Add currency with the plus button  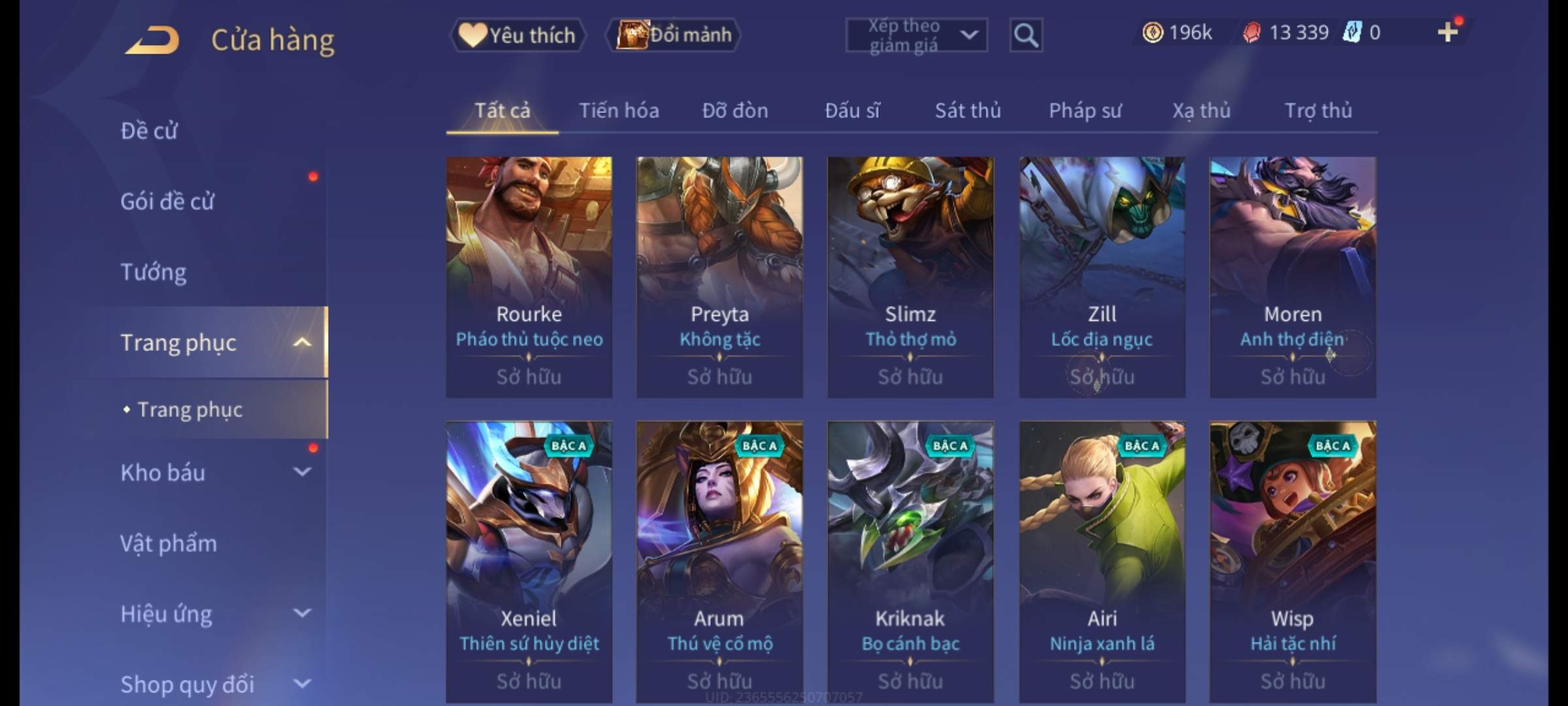point(1448,32)
